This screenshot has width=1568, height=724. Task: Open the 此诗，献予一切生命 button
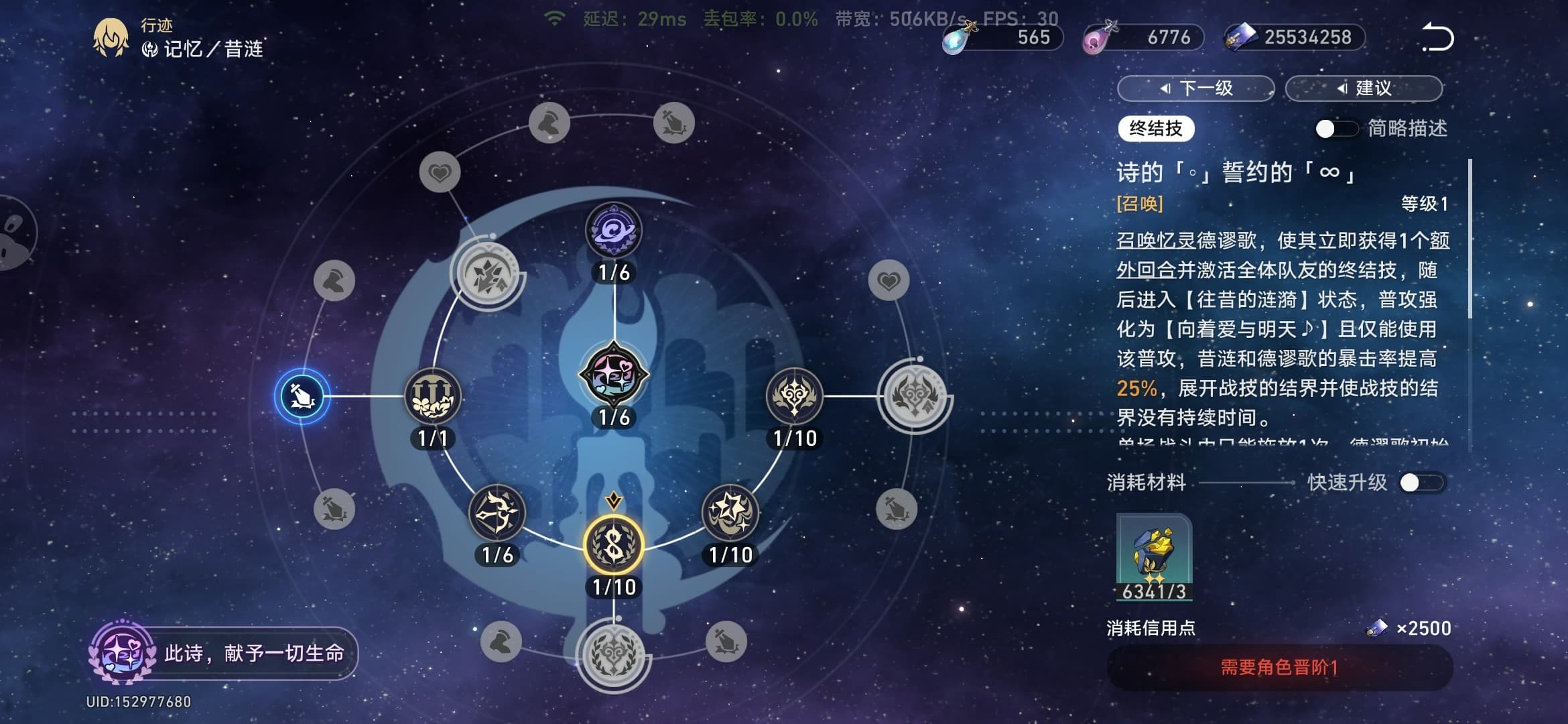click(224, 653)
